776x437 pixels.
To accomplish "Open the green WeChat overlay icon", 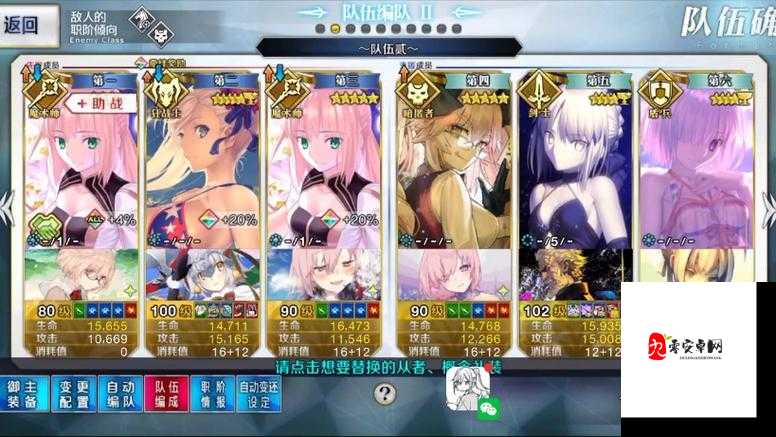I will tap(488, 408).
